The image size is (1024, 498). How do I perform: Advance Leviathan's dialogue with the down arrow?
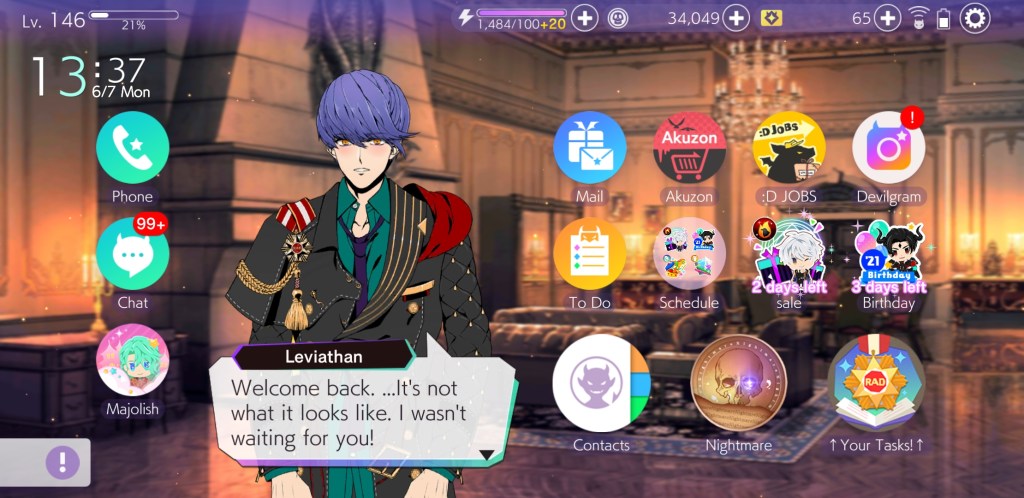click(x=487, y=453)
